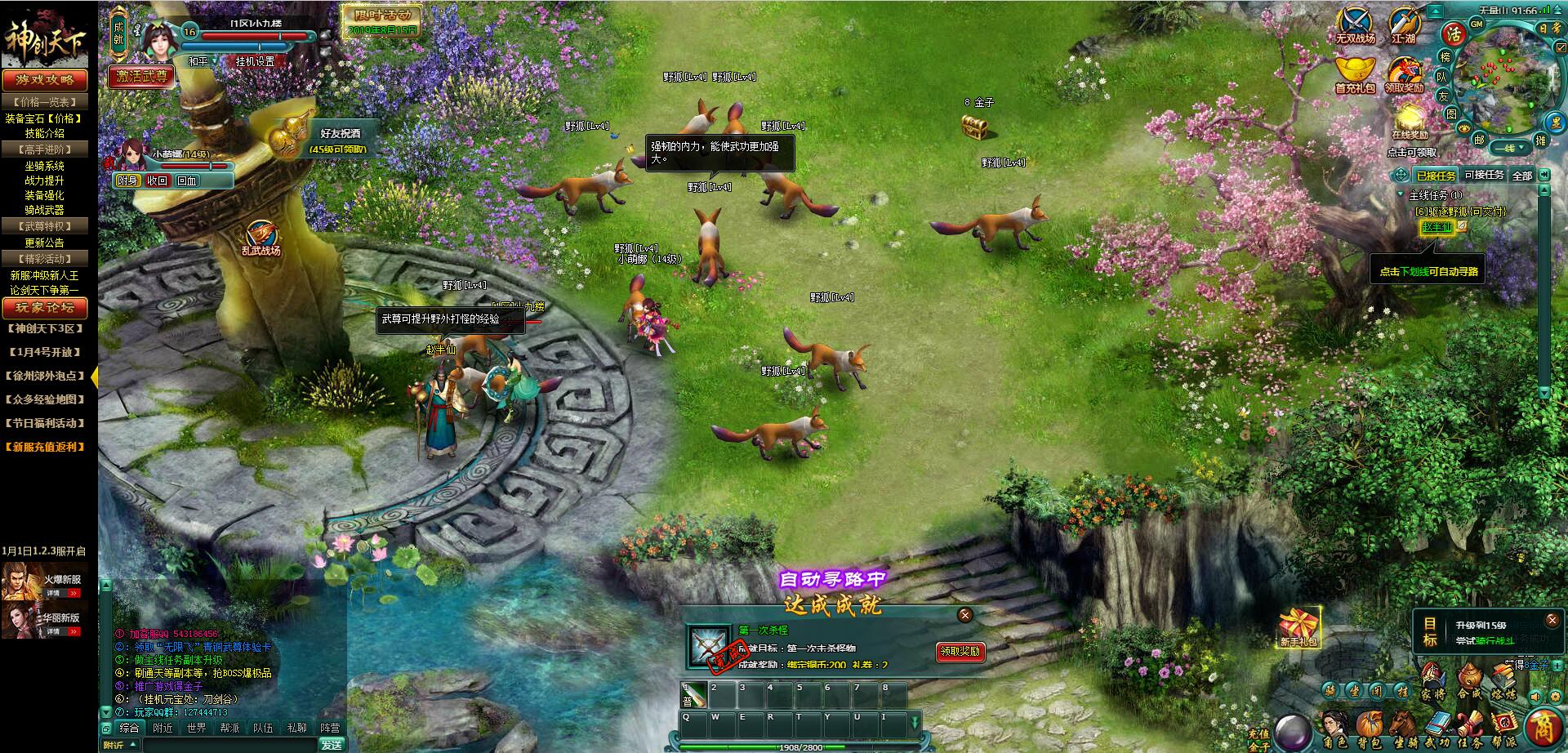Image resolution: width=1568 pixels, height=753 pixels.
Task: Open the 一线 server line dropdown
Action: [x=1509, y=147]
